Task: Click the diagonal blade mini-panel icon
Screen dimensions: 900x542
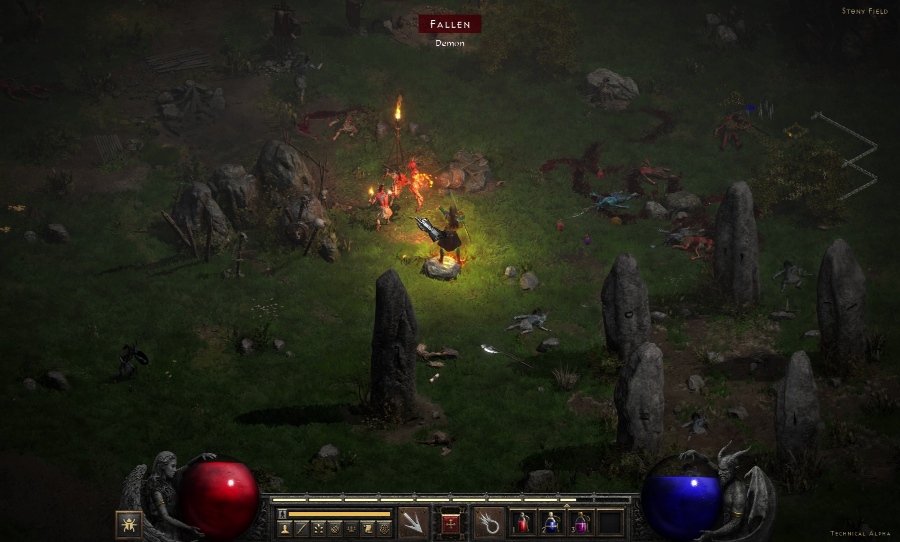Action: click(x=301, y=528)
